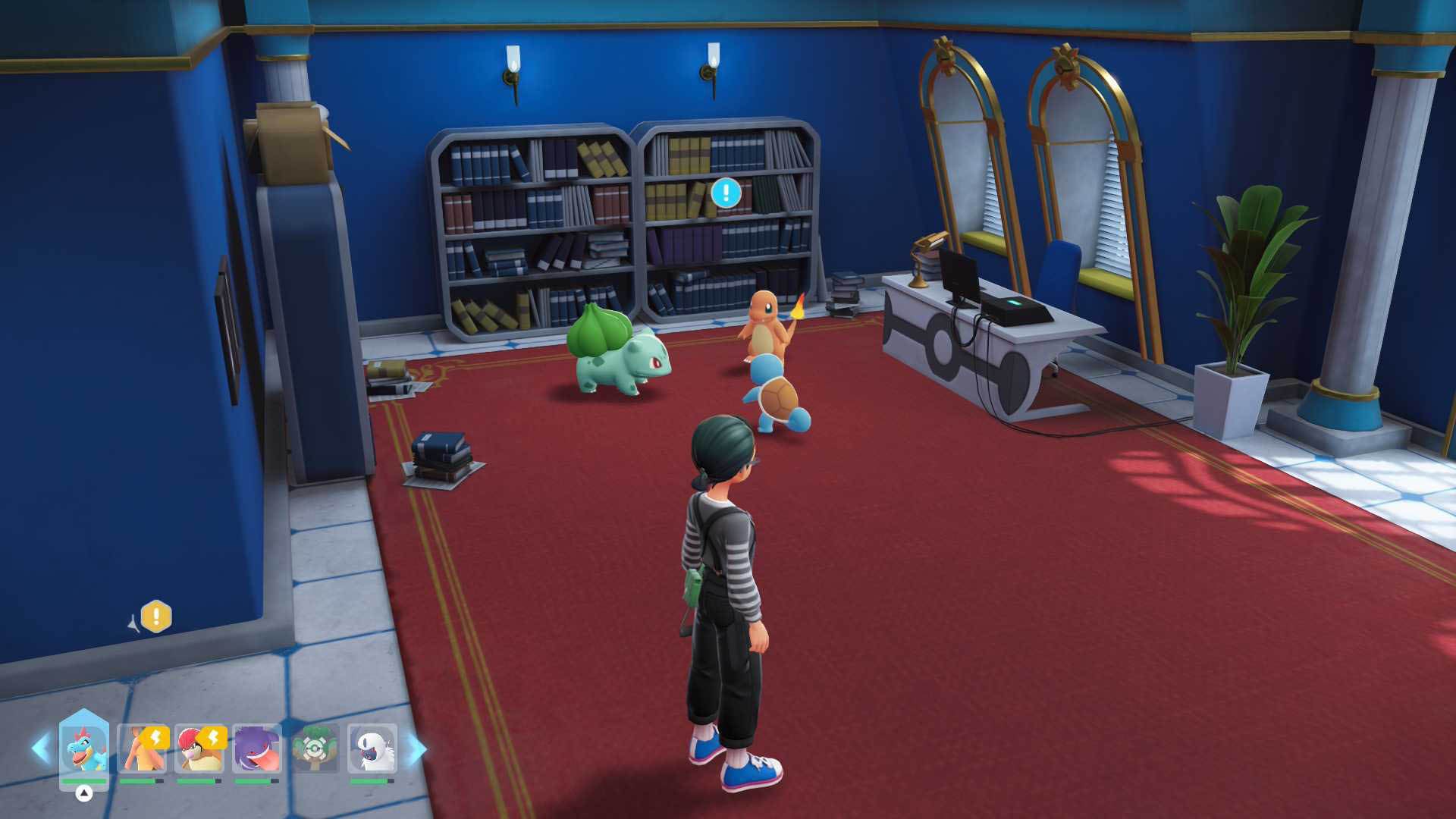Select the purple Gengar party slot
Screen dimensions: 1456x819
257,748
